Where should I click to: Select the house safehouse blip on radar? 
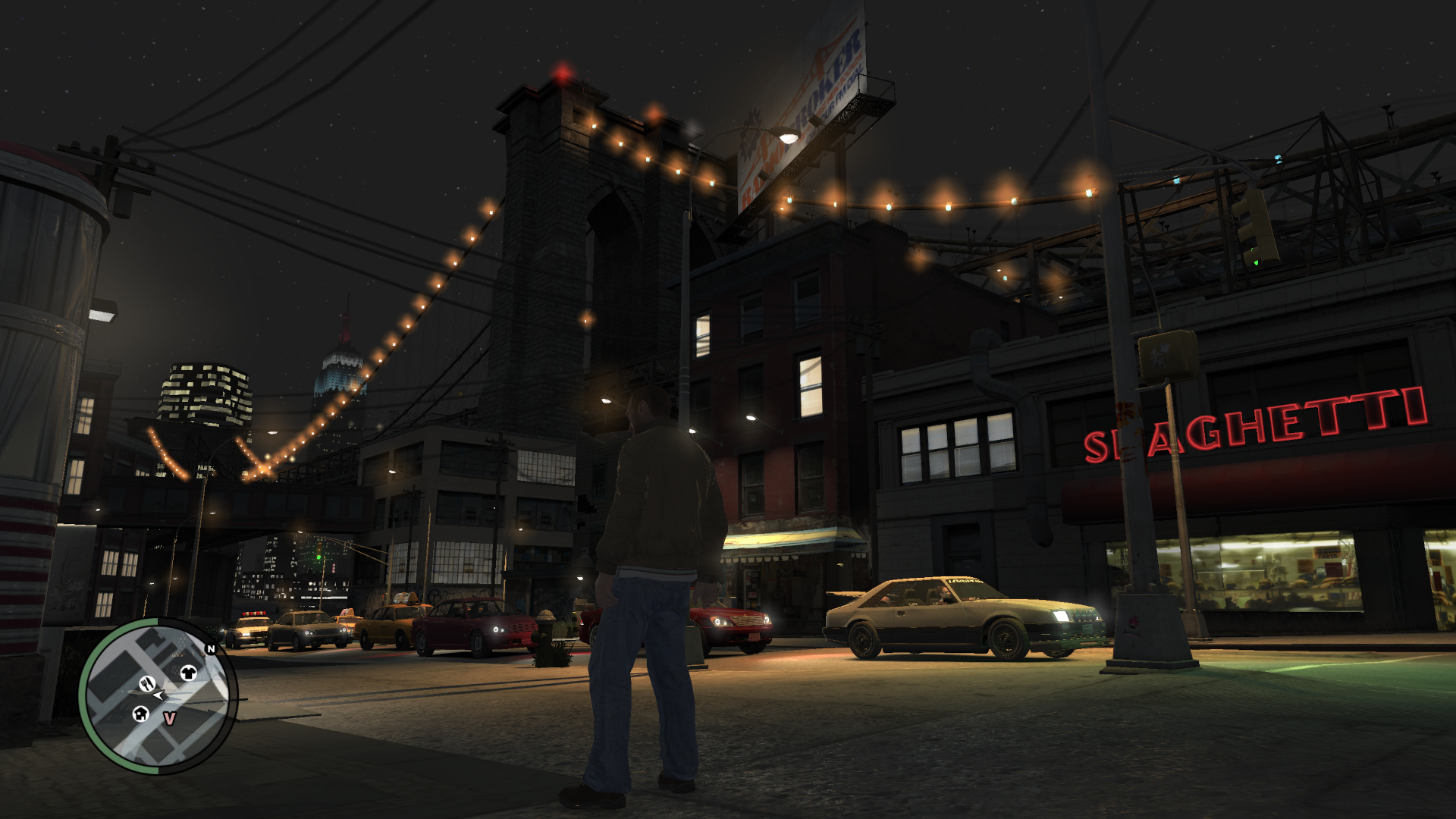click(x=140, y=716)
